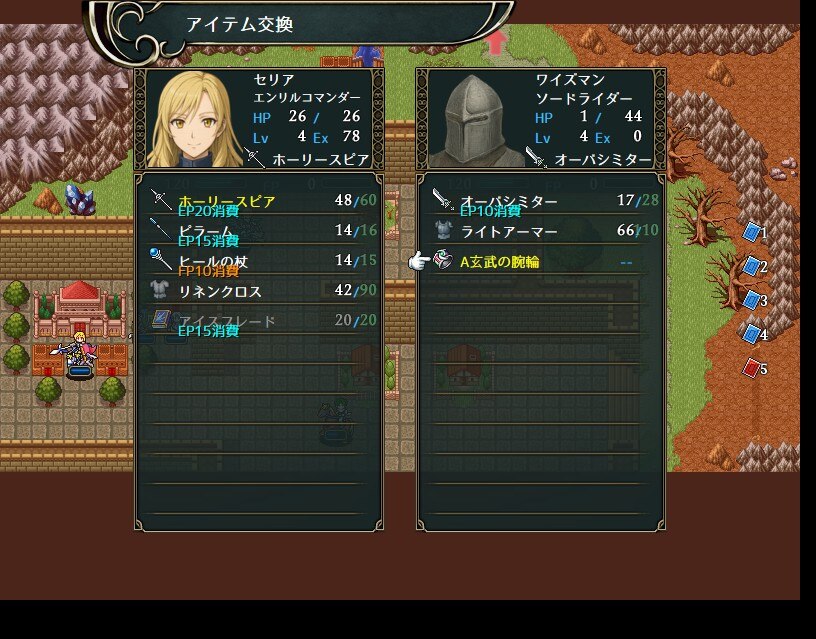
Task: Choose the greyed アイスブレード entry
Action: click(x=258, y=321)
